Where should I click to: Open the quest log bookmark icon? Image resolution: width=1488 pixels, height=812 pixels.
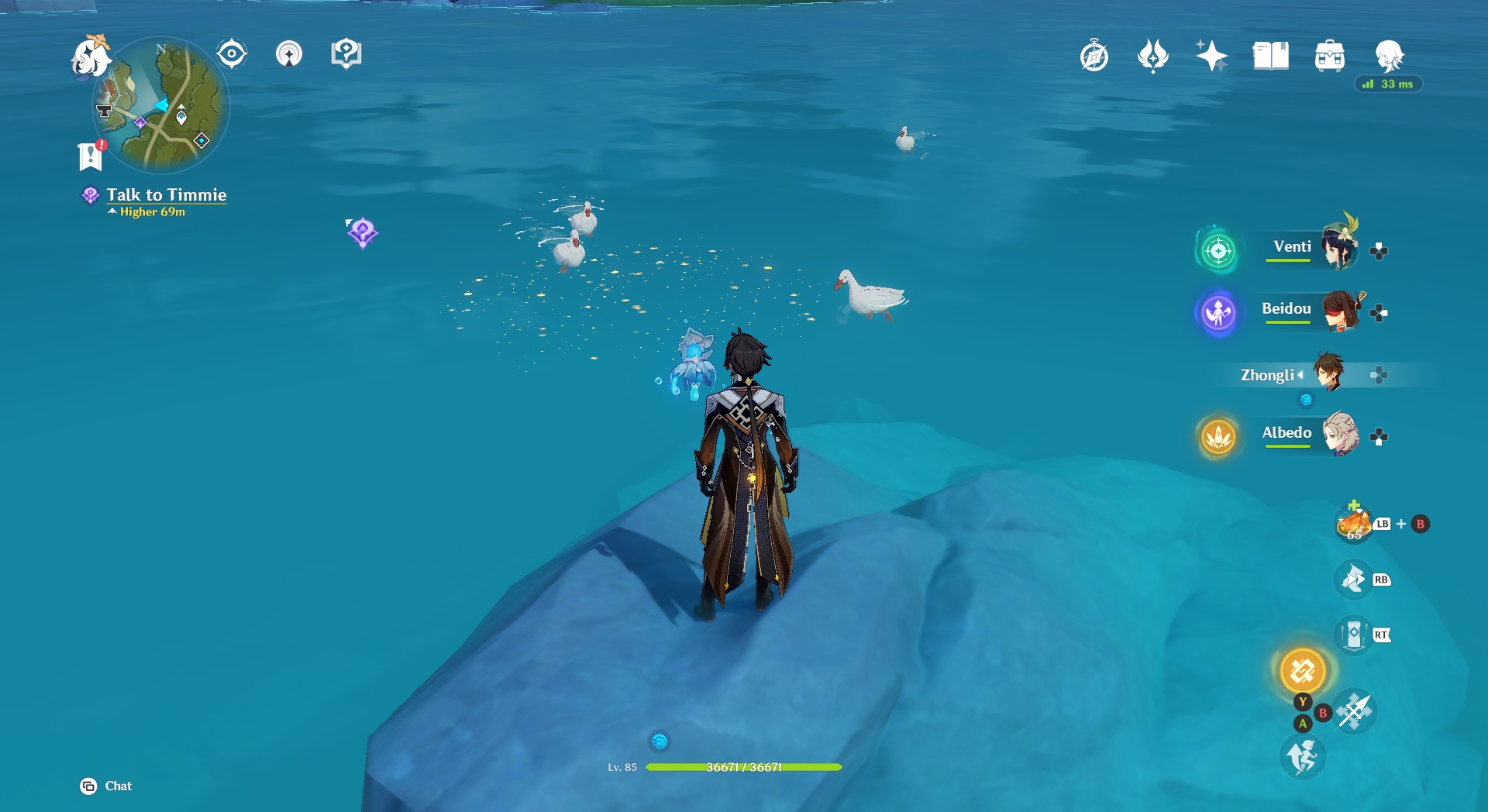tap(91, 156)
